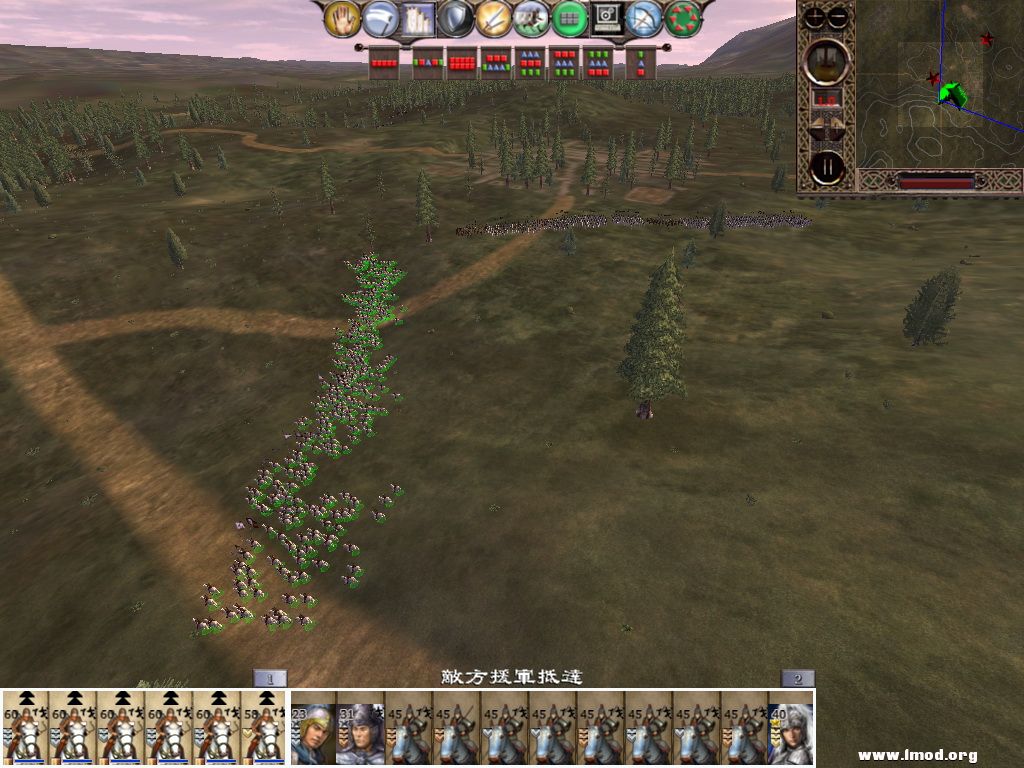This screenshot has height=768, width=1024.
Task: Pause the battle
Action: [x=827, y=167]
